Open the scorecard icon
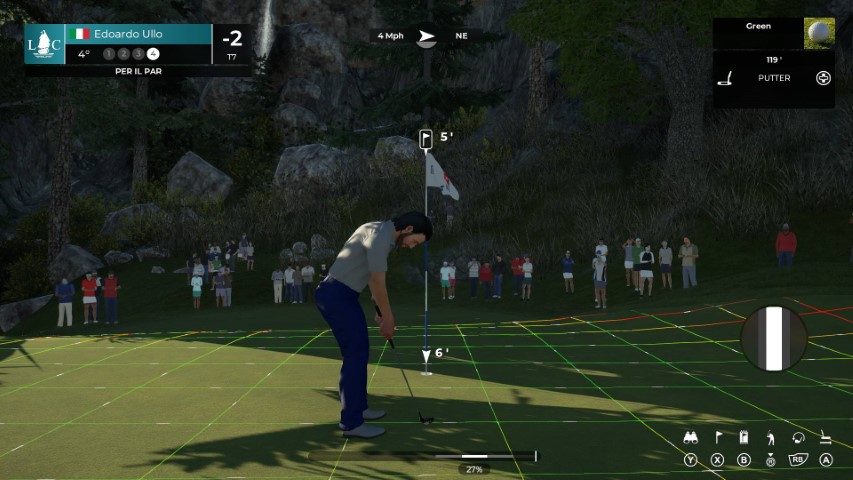This screenshot has width=853, height=480. (744, 438)
